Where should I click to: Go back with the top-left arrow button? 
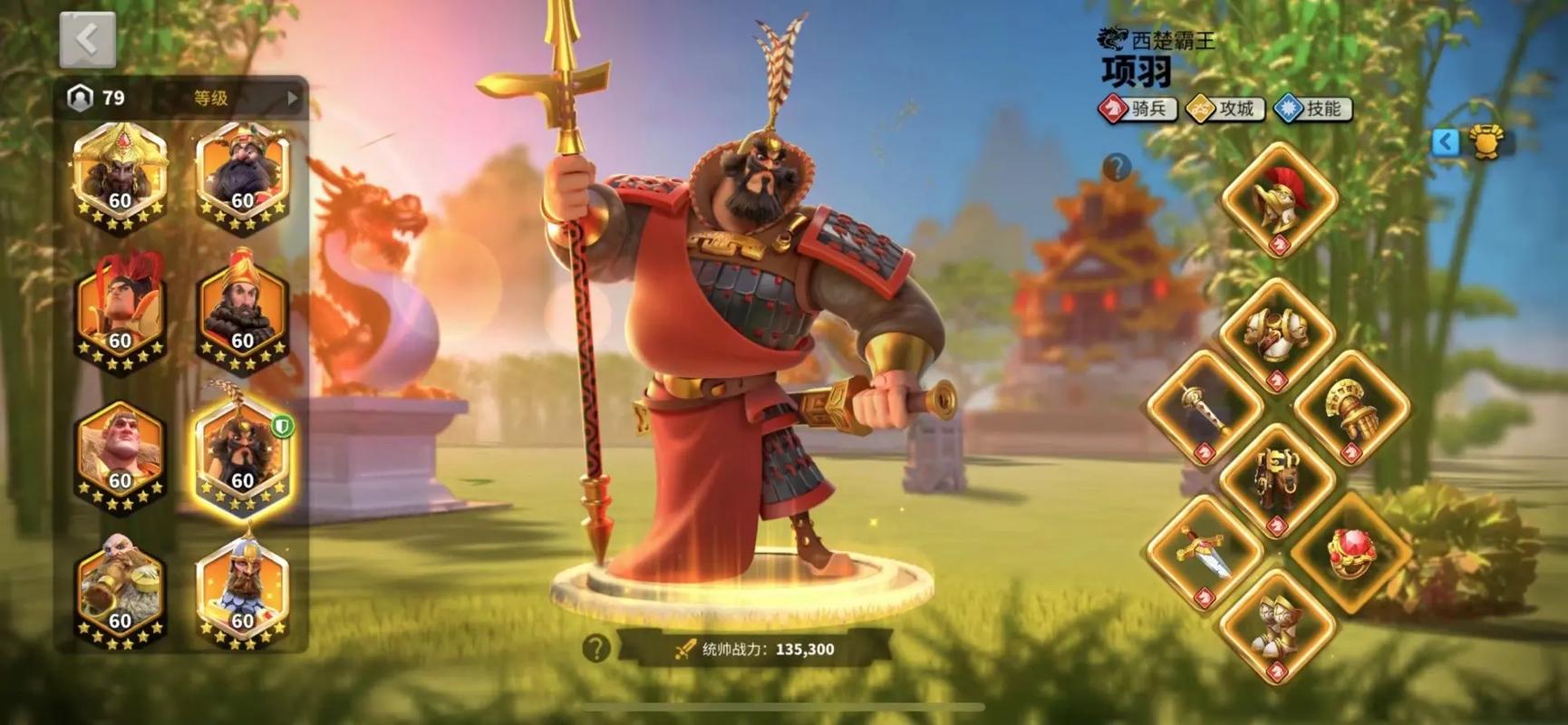click(87, 40)
